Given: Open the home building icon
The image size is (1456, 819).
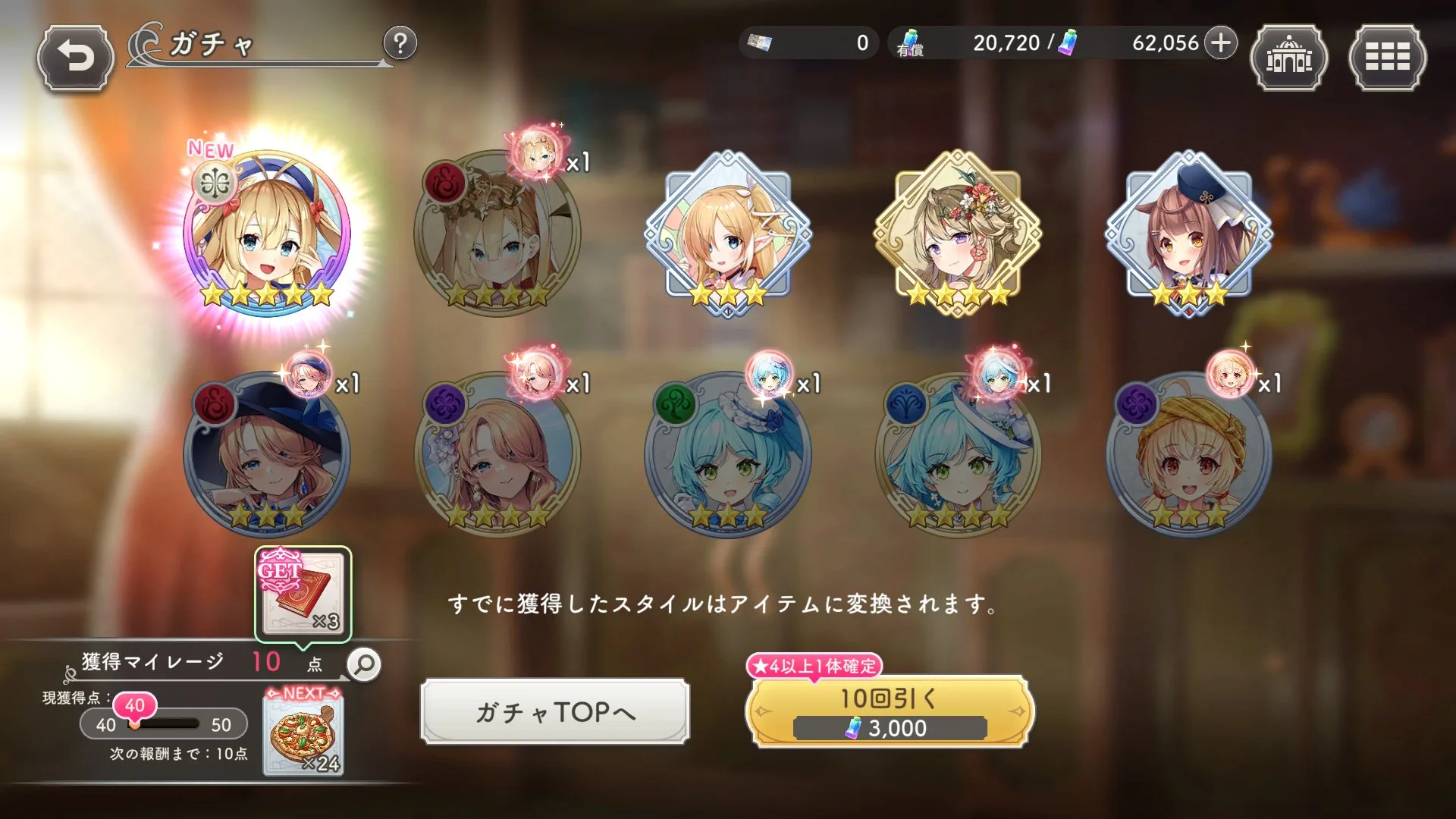Looking at the screenshot, I should click(1288, 58).
